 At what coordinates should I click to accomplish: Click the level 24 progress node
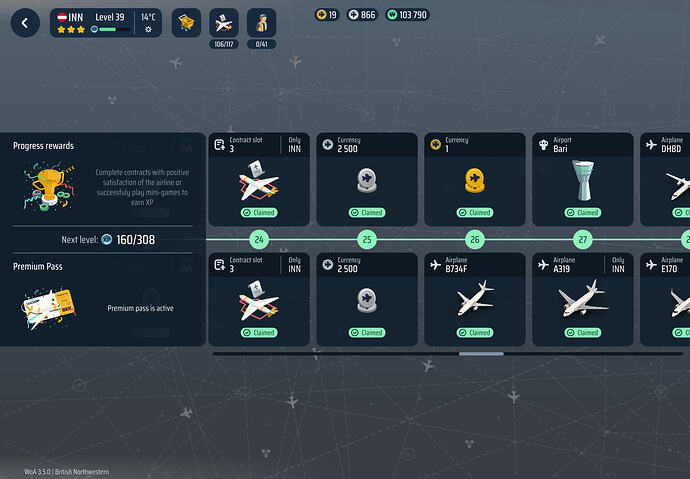point(259,240)
